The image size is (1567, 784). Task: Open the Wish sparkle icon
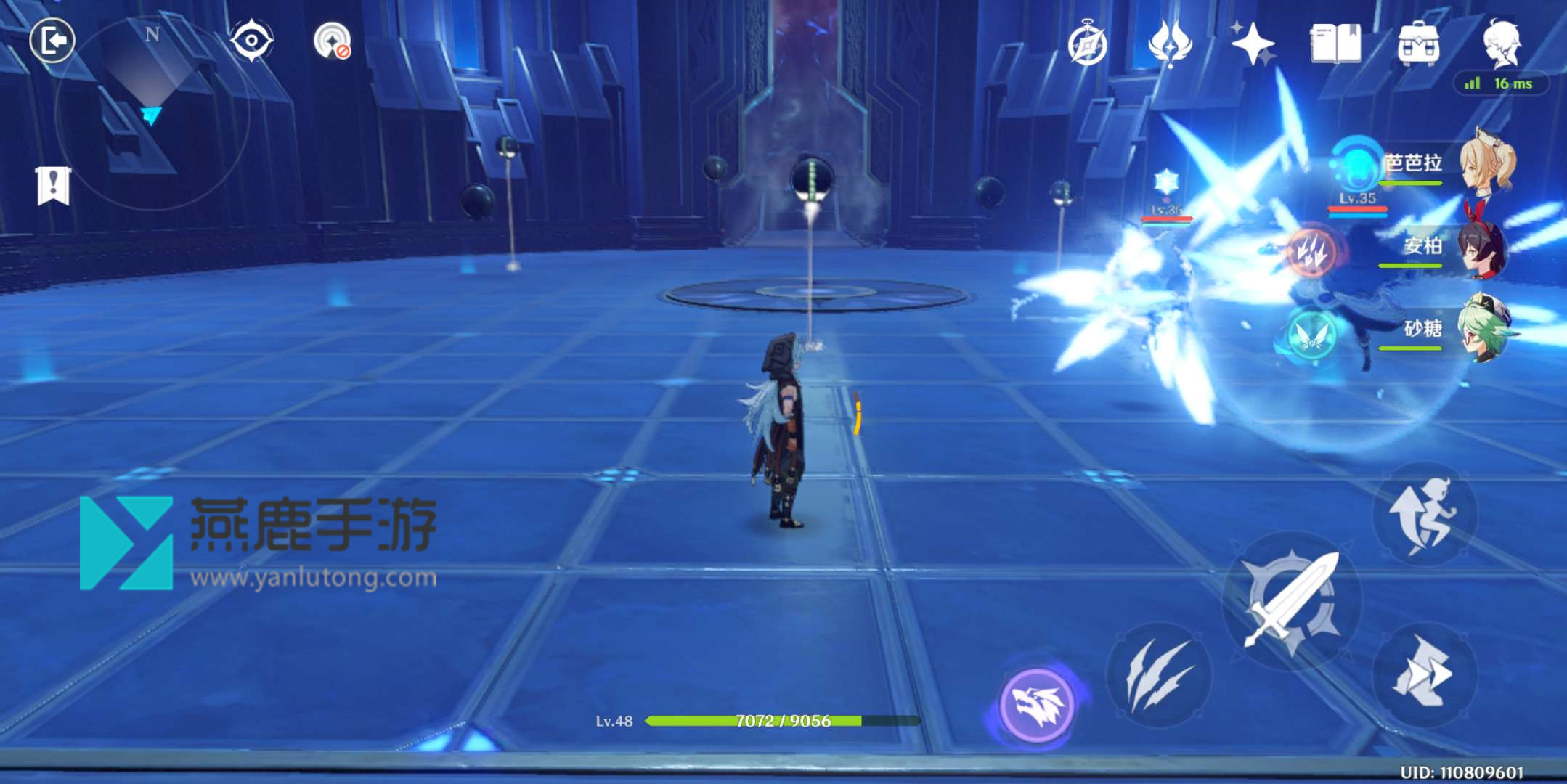(x=1253, y=45)
